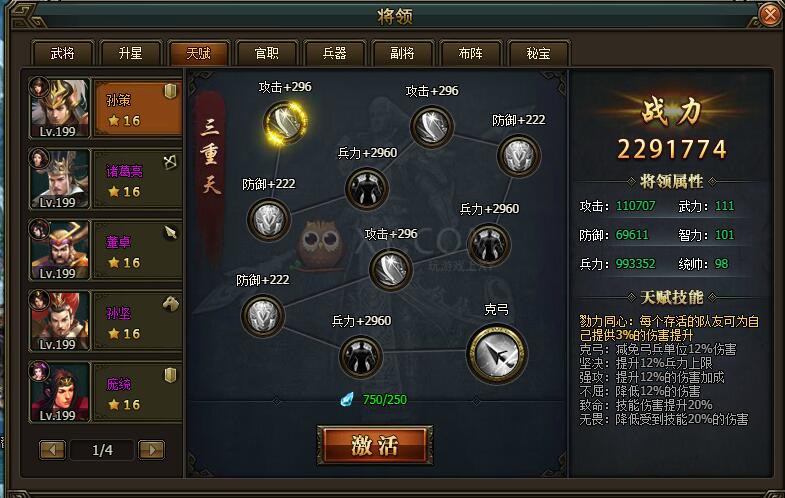The height and width of the screenshot is (498, 785).
Task: Go to the next general list page
Action: pyautogui.click(x=151, y=450)
